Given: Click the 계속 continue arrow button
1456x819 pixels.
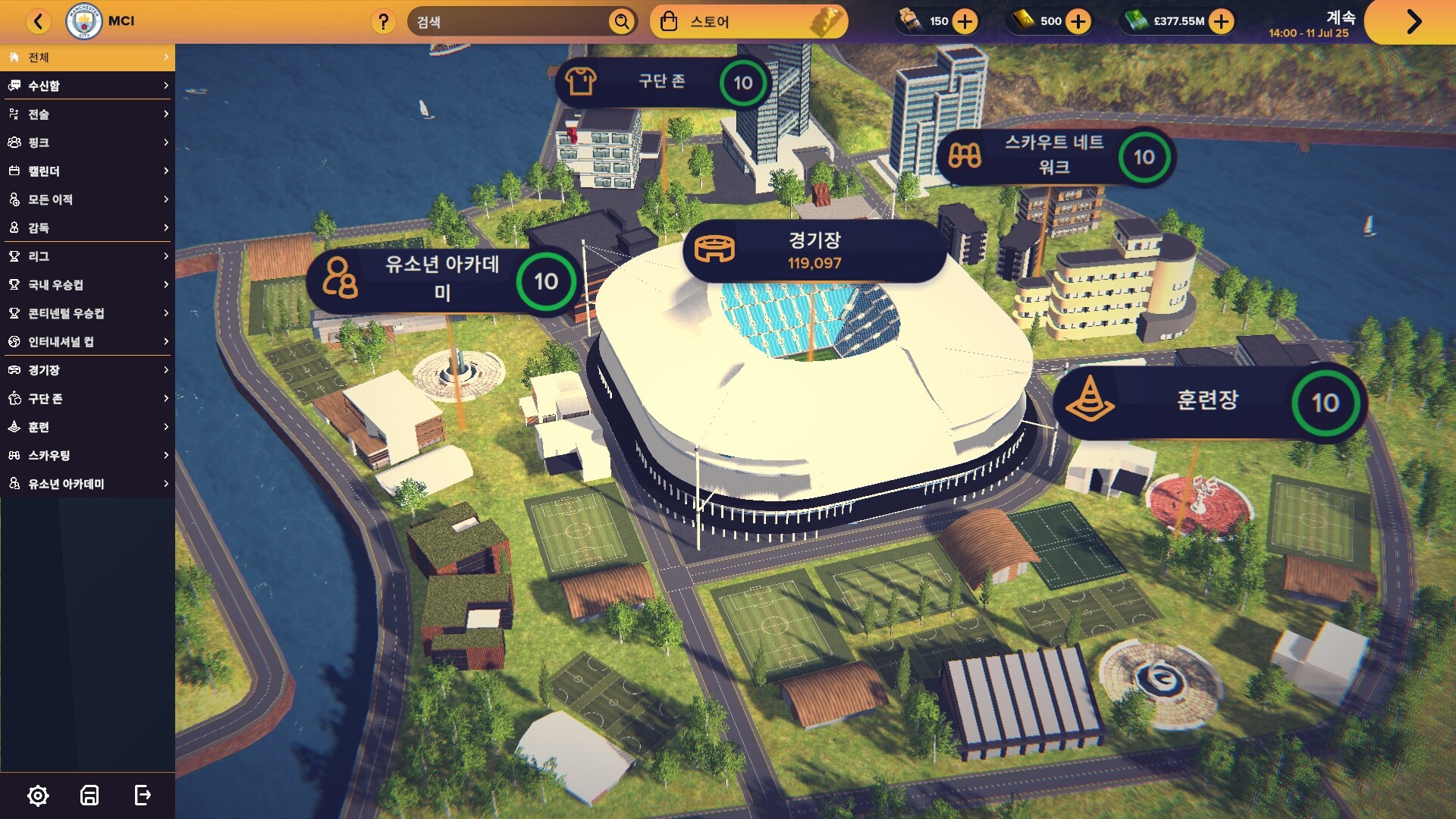Looking at the screenshot, I should click(x=1412, y=21).
